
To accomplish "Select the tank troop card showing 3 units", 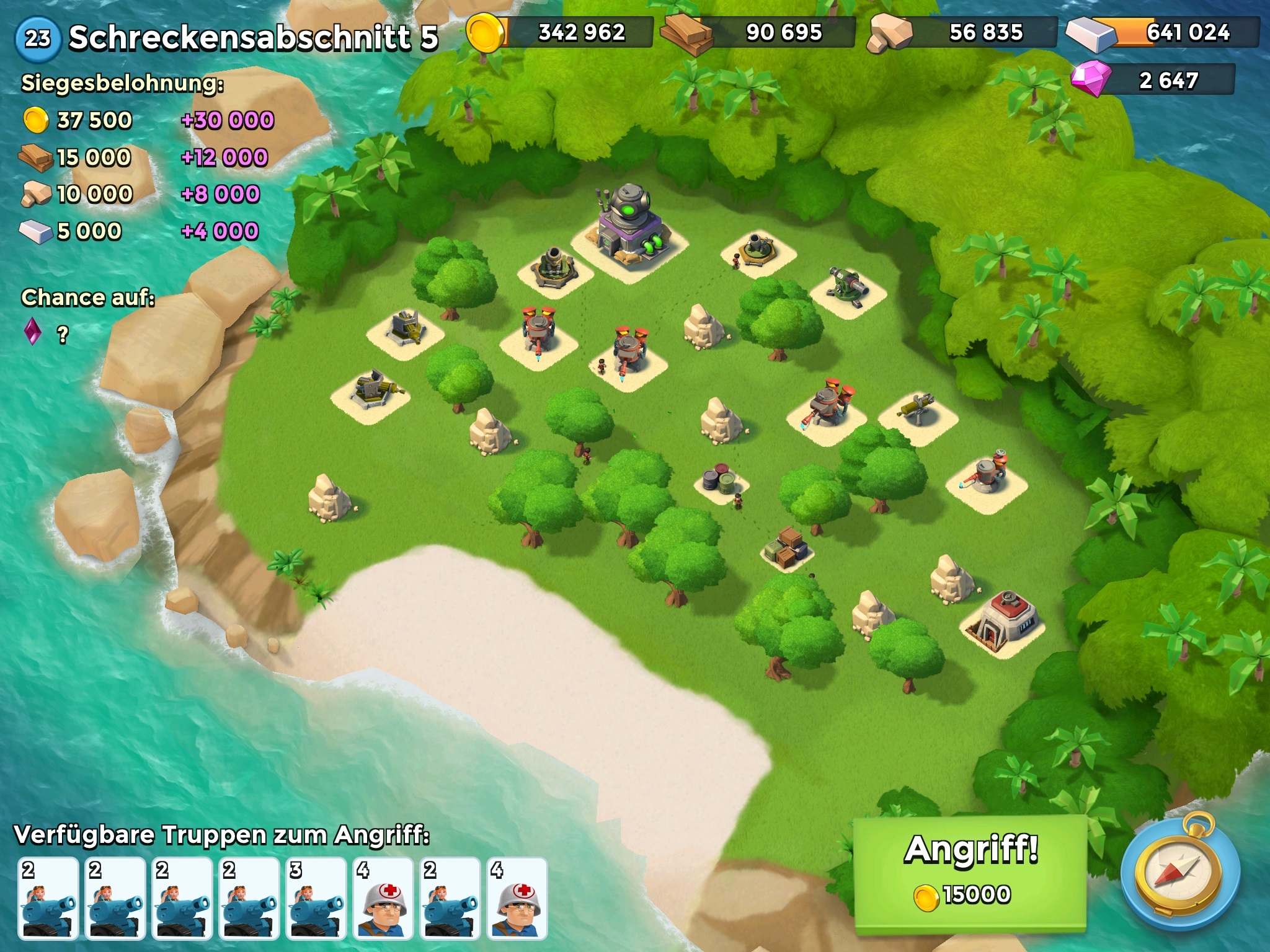I will (316, 897).
